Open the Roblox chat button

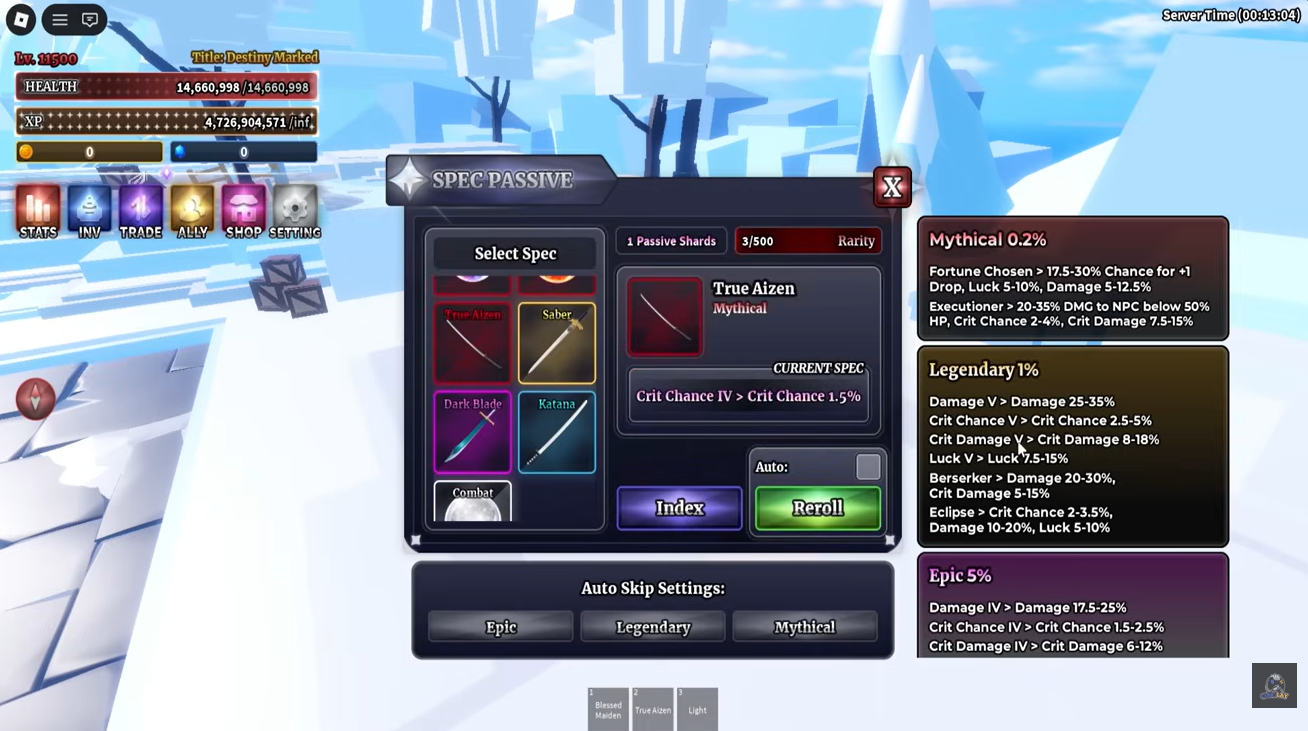(x=90, y=20)
